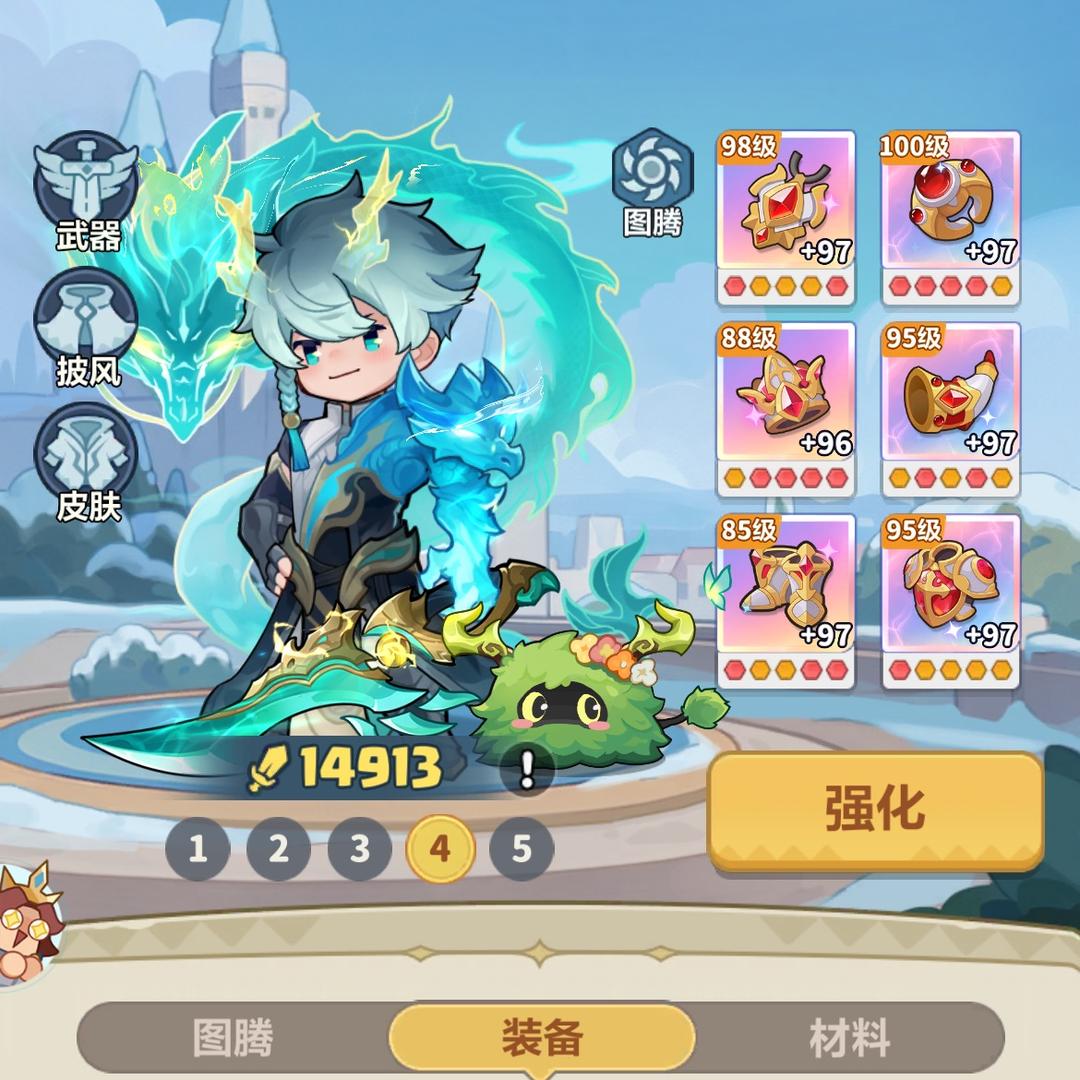Click the 图腾 totem hexagon icon
Image resolution: width=1080 pixels, height=1080 pixels.
coord(652,172)
